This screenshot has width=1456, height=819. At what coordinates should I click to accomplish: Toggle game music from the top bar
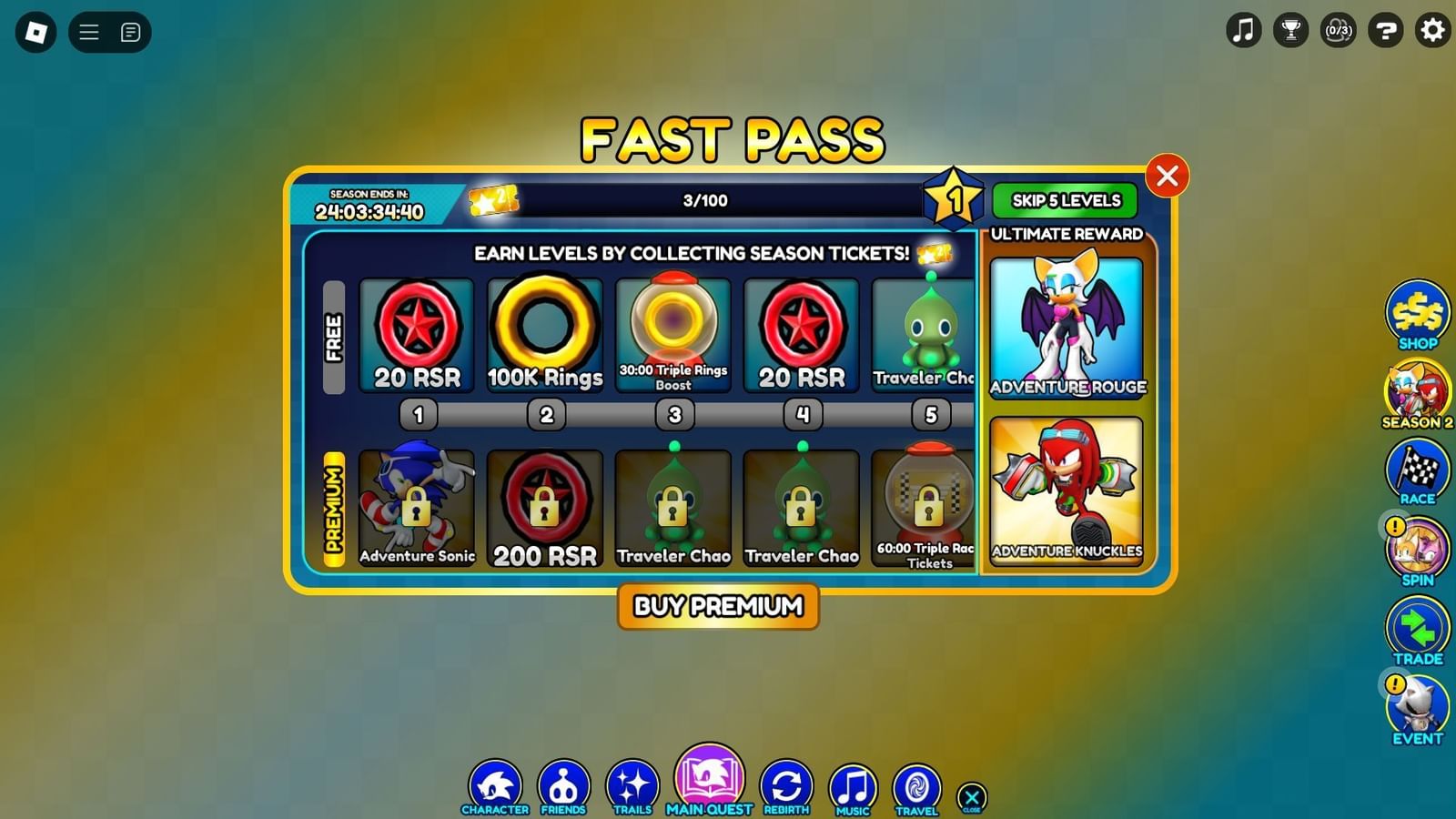pos(1243,30)
